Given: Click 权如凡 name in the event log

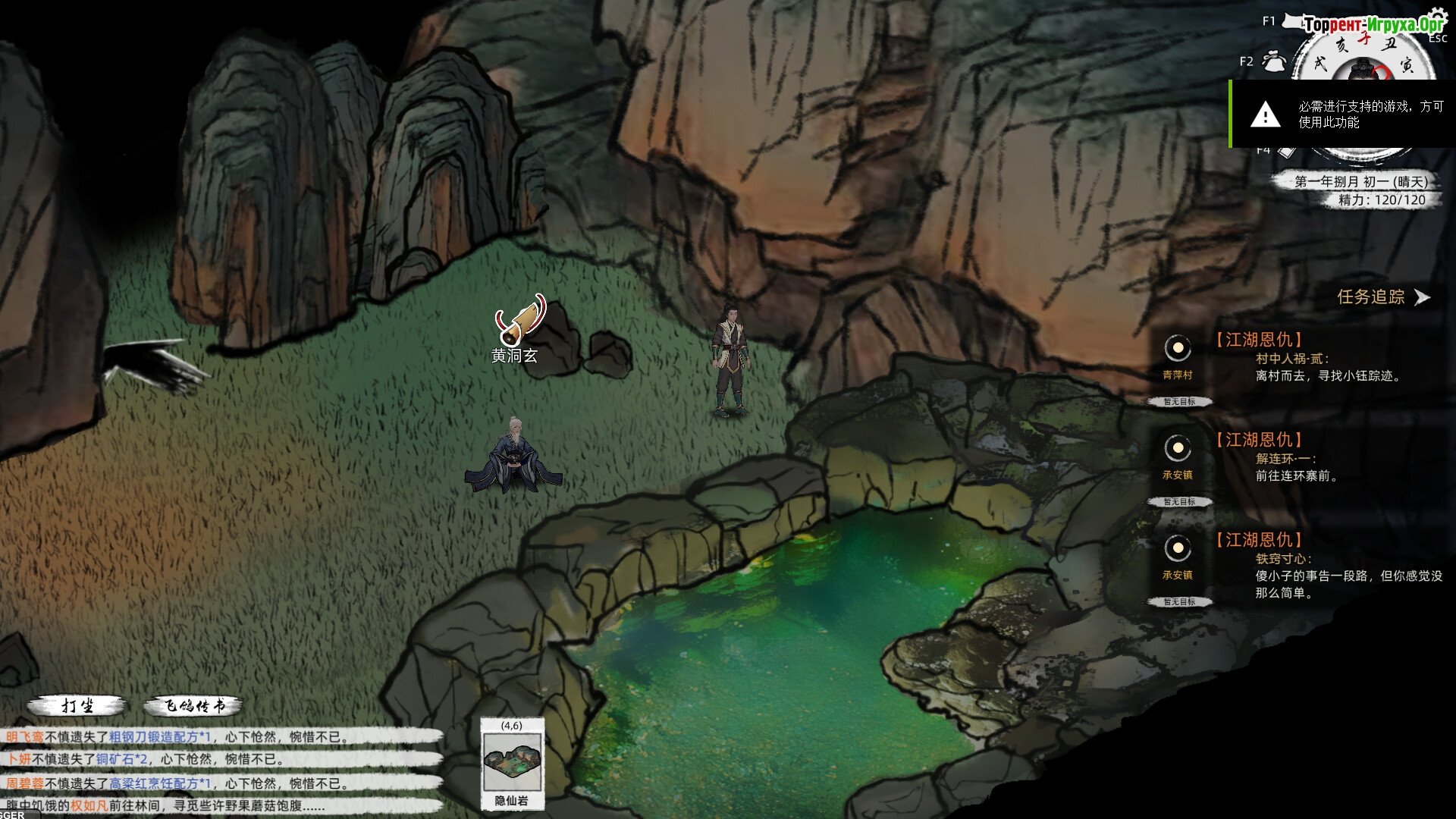Looking at the screenshot, I should tap(89, 805).
